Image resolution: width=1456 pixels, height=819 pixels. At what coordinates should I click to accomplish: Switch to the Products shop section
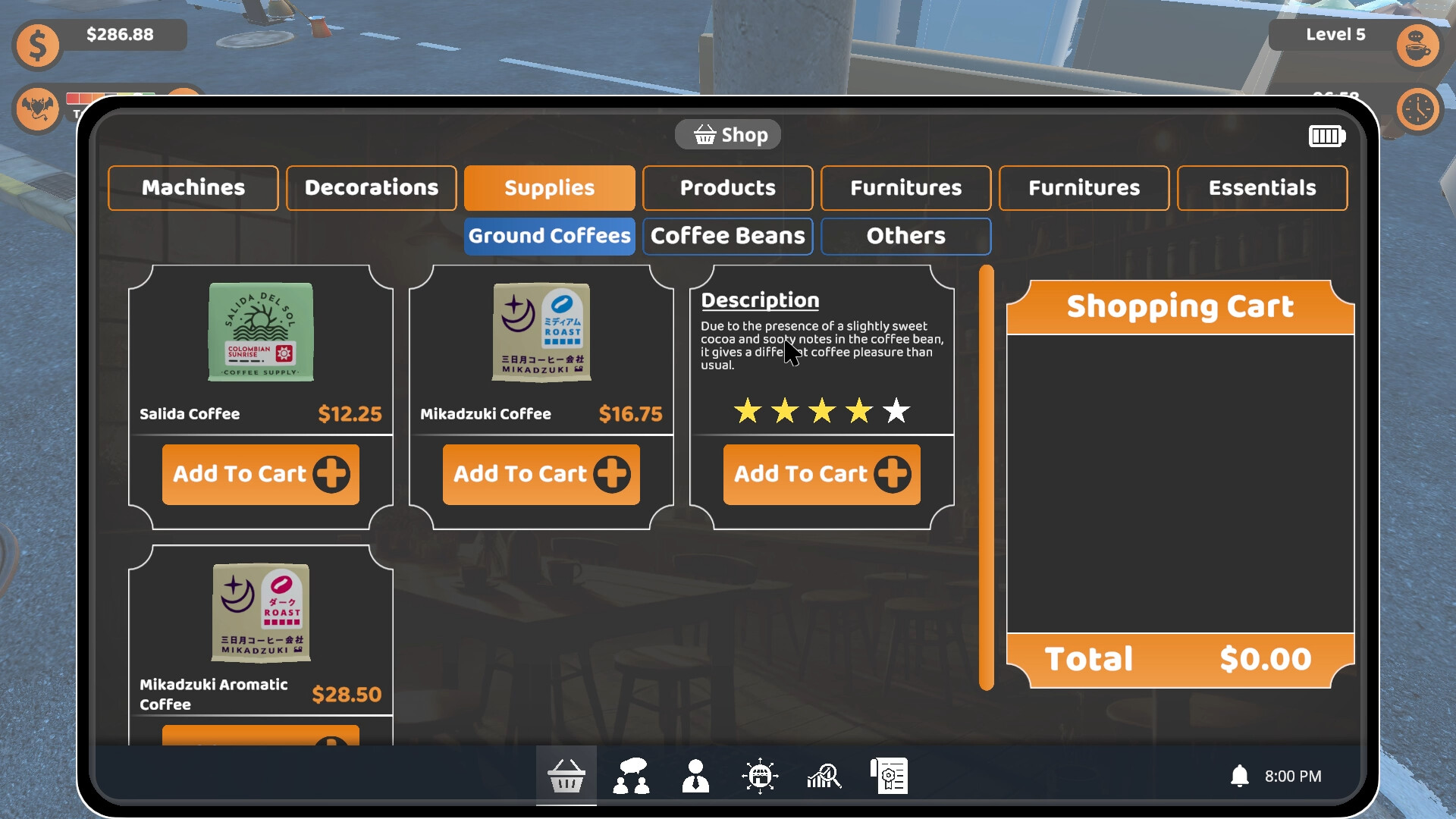(727, 187)
